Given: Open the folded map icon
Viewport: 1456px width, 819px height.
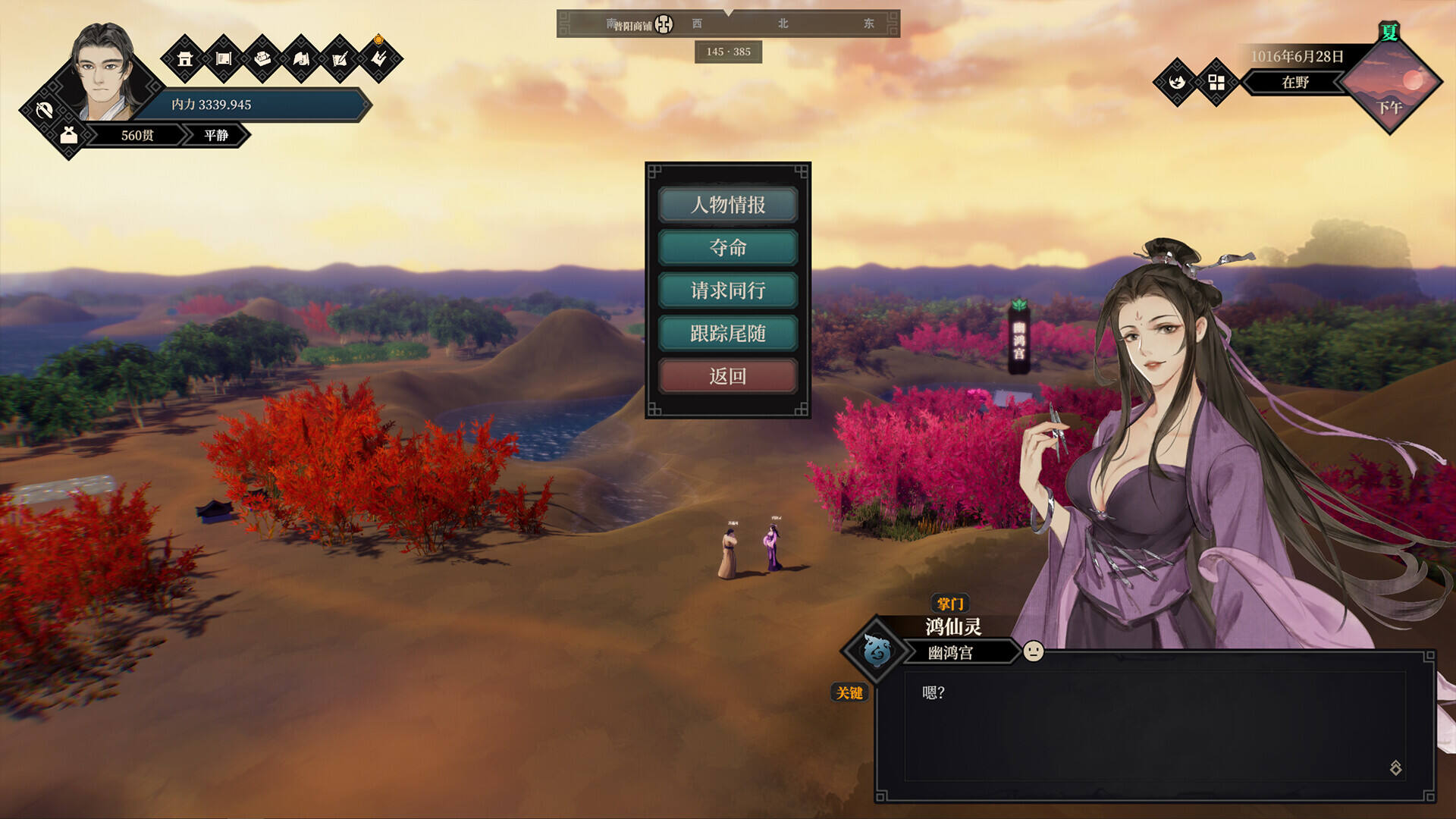Looking at the screenshot, I should pyautogui.click(x=301, y=58).
